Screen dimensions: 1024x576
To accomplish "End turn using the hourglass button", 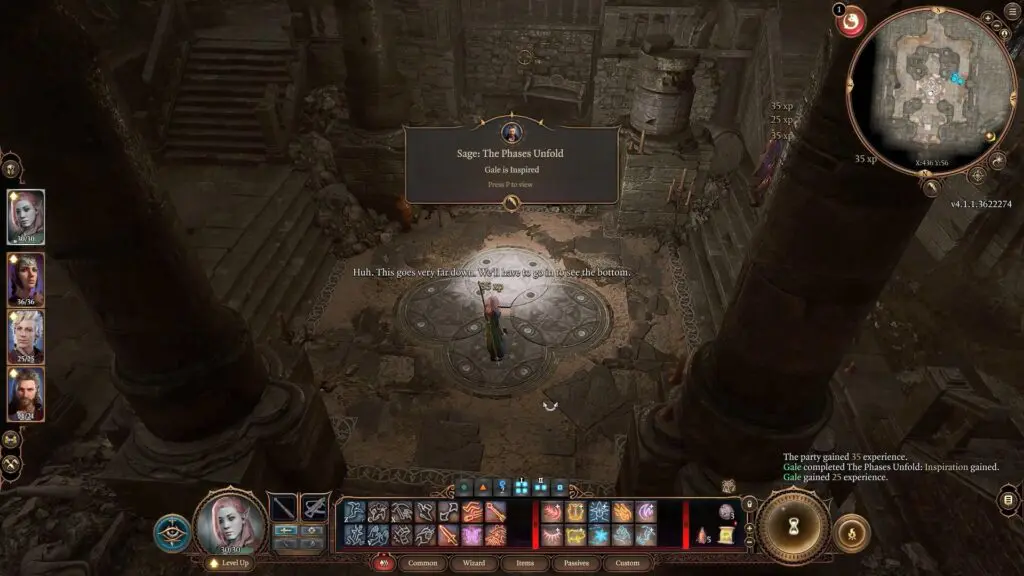I will pyautogui.click(x=793, y=527).
